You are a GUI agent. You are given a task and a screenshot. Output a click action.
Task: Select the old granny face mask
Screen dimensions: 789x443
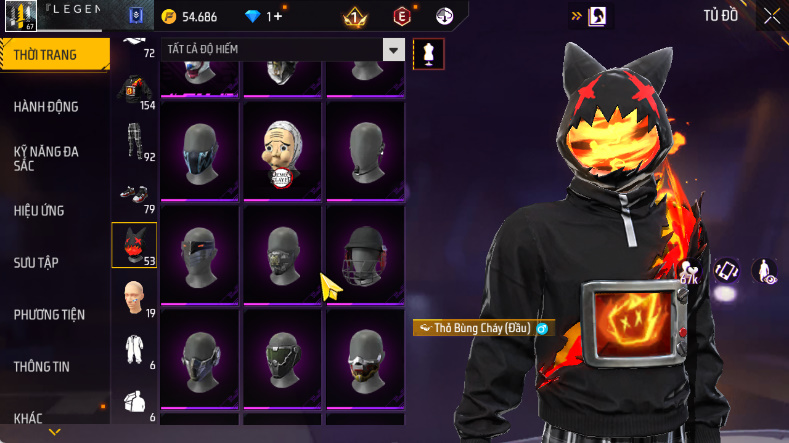click(x=282, y=154)
